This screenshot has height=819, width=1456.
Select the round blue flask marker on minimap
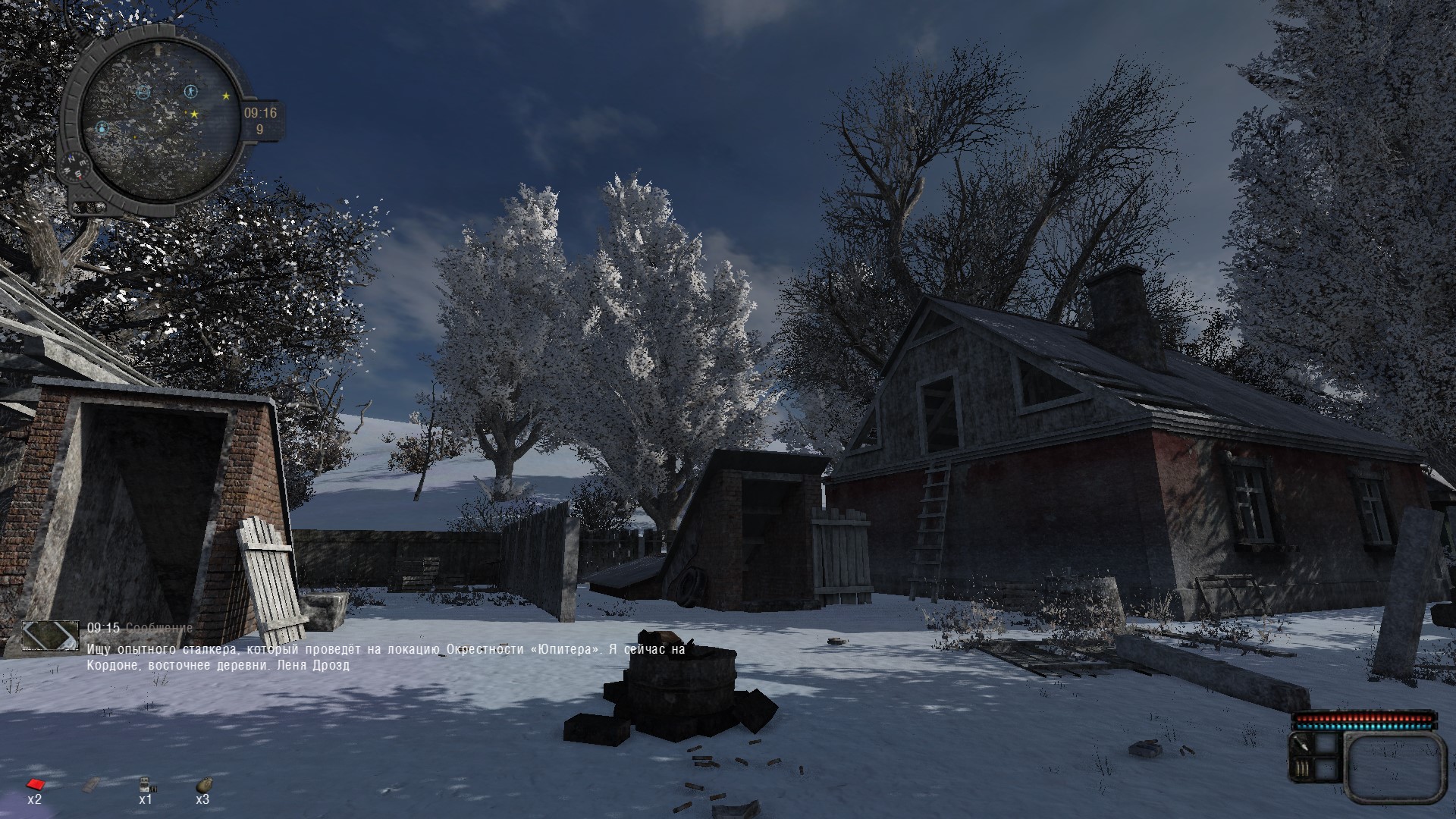(102, 128)
